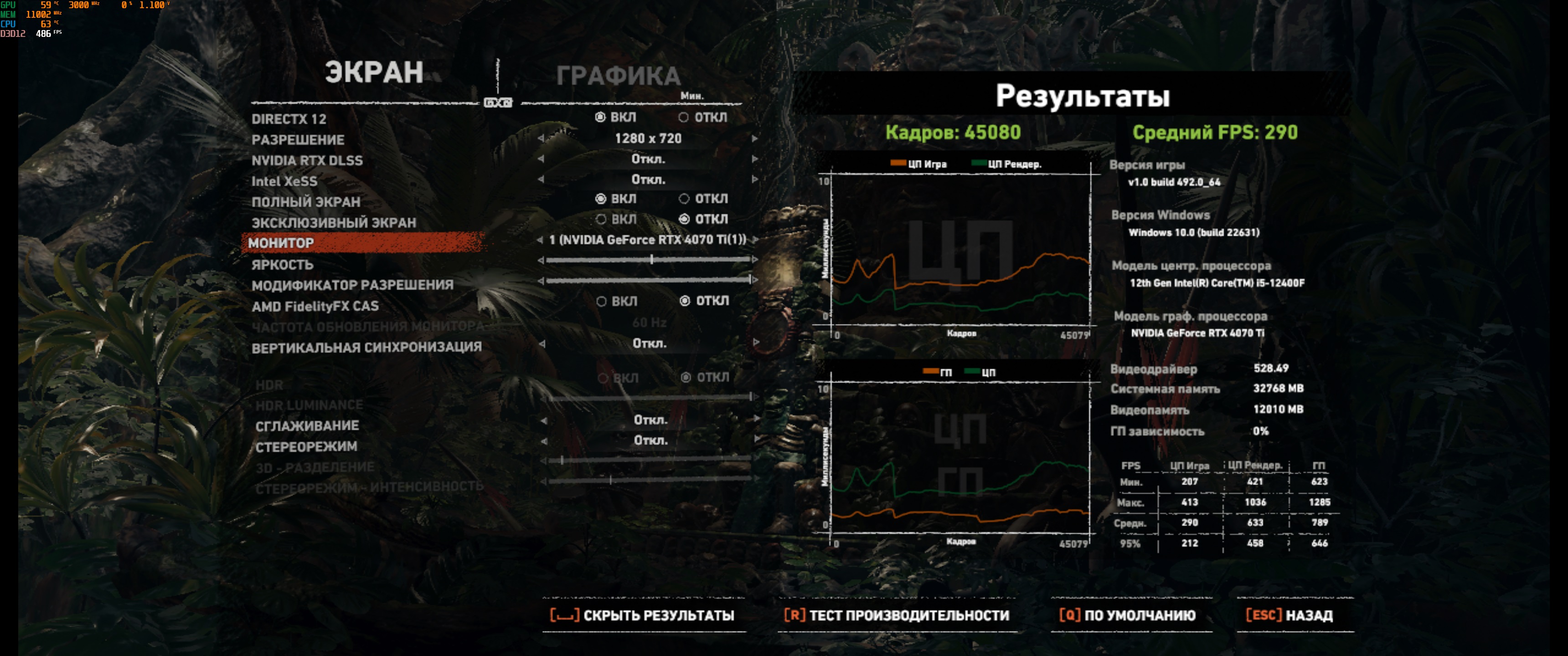The width and height of the screenshot is (1568, 656).
Task: Click right arrow for Intel XeSS
Action: pos(755,179)
